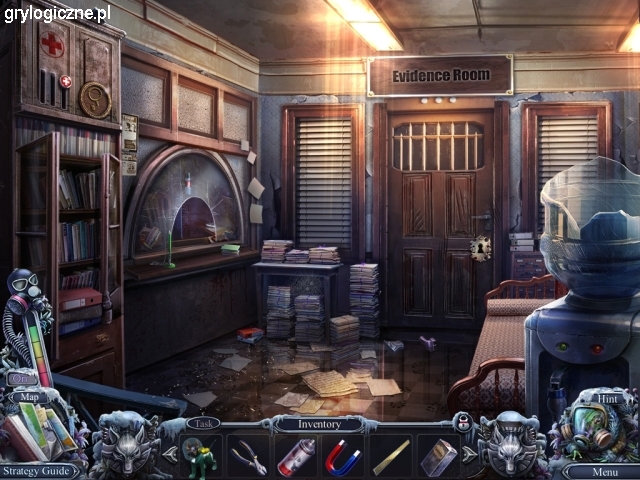Select the yellow stick inventory item
The height and width of the screenshot is (480, 640).
[390, 456]
